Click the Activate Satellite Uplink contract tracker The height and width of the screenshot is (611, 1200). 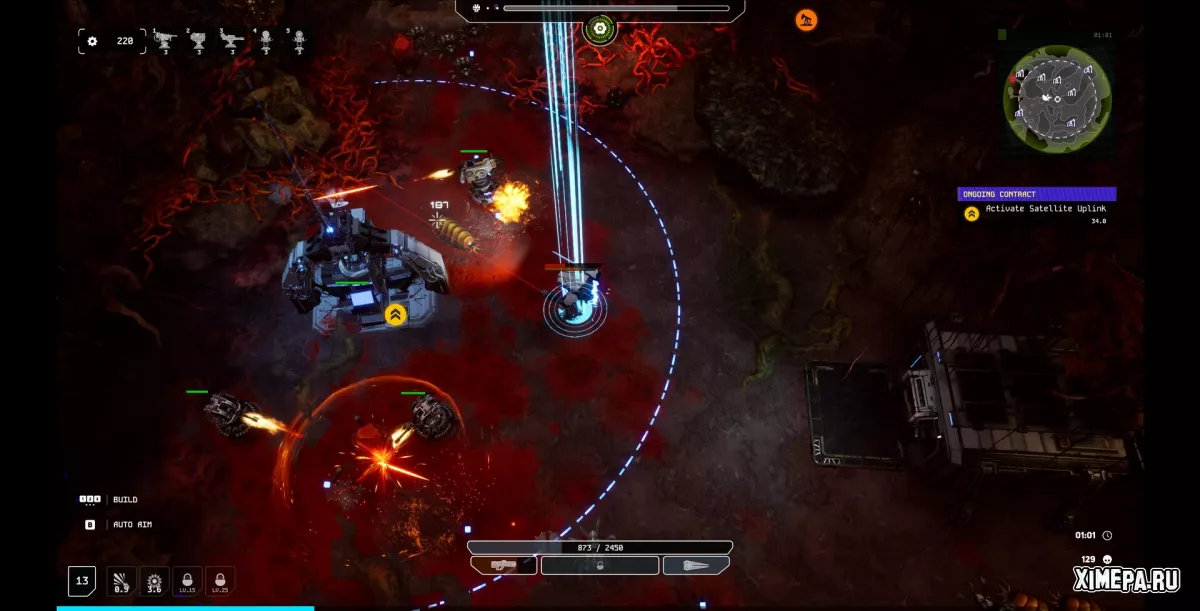(1036, 208)
